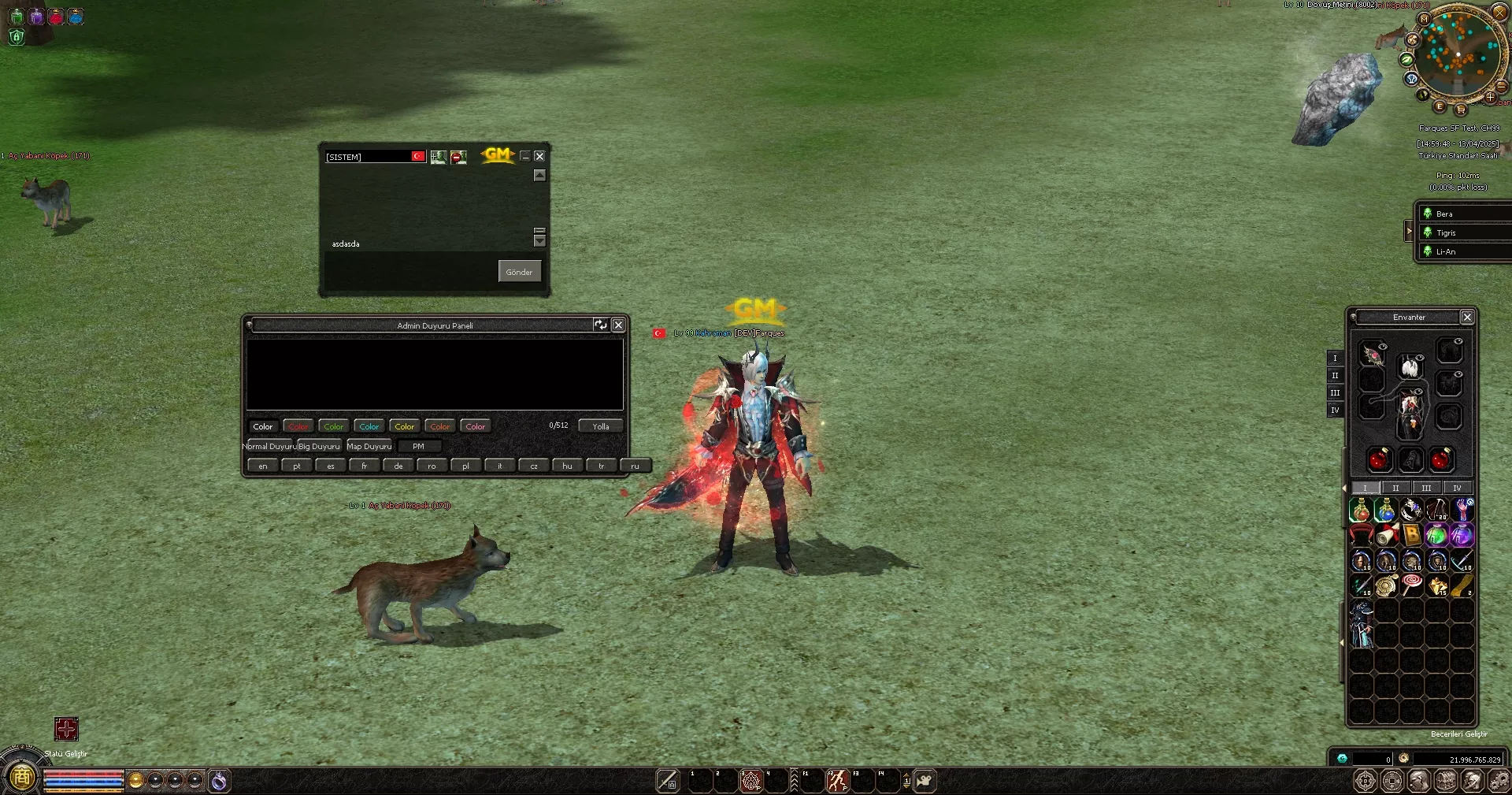This screenshot has height=795, width=1512.
Task: Click the shield lock security icon top-left
Action: click(x=17, y=37)
